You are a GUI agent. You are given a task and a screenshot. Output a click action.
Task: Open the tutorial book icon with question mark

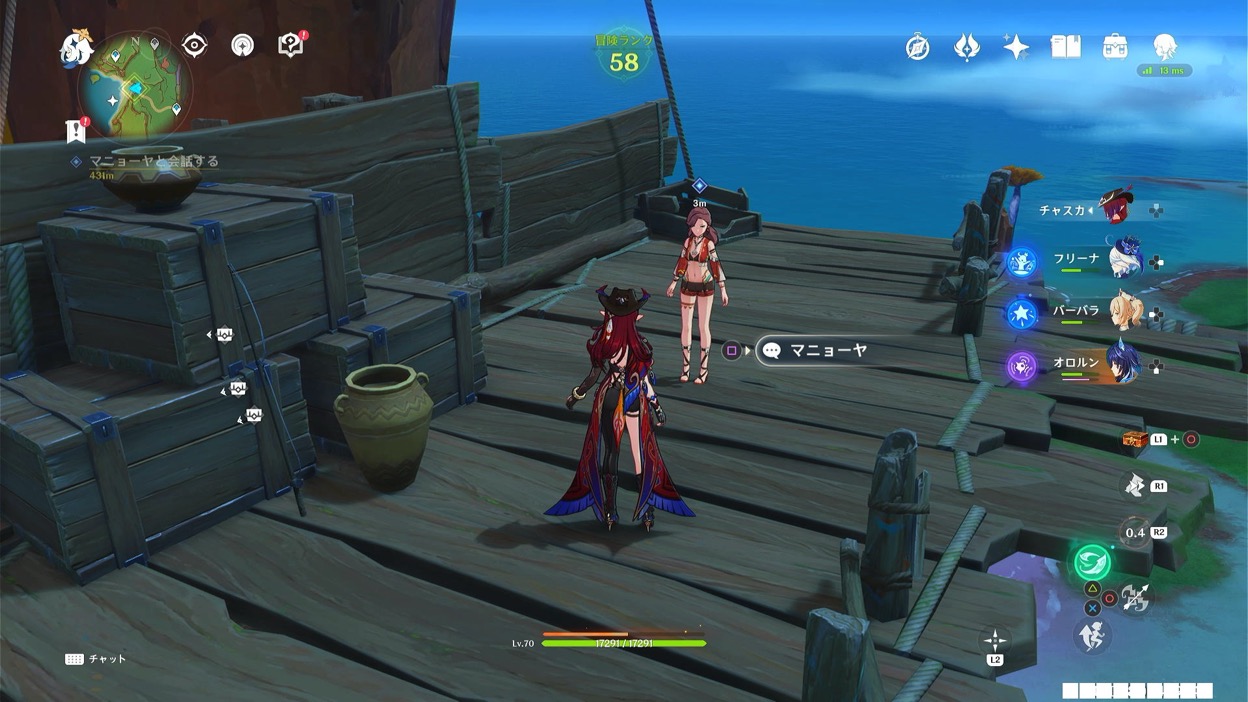[x=291, y=45]
